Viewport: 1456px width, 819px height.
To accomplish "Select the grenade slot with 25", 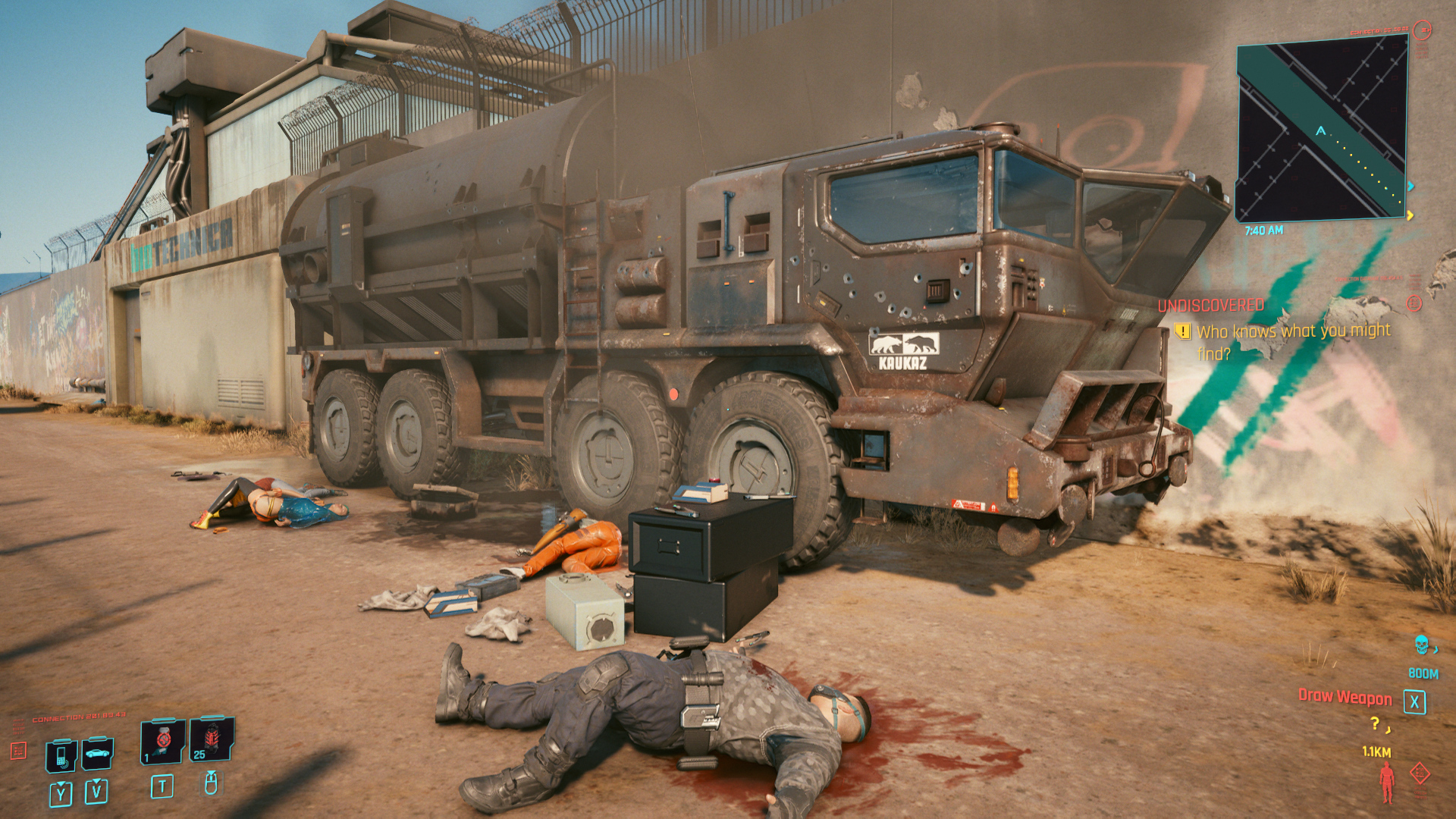I will (x=212, y=739).
